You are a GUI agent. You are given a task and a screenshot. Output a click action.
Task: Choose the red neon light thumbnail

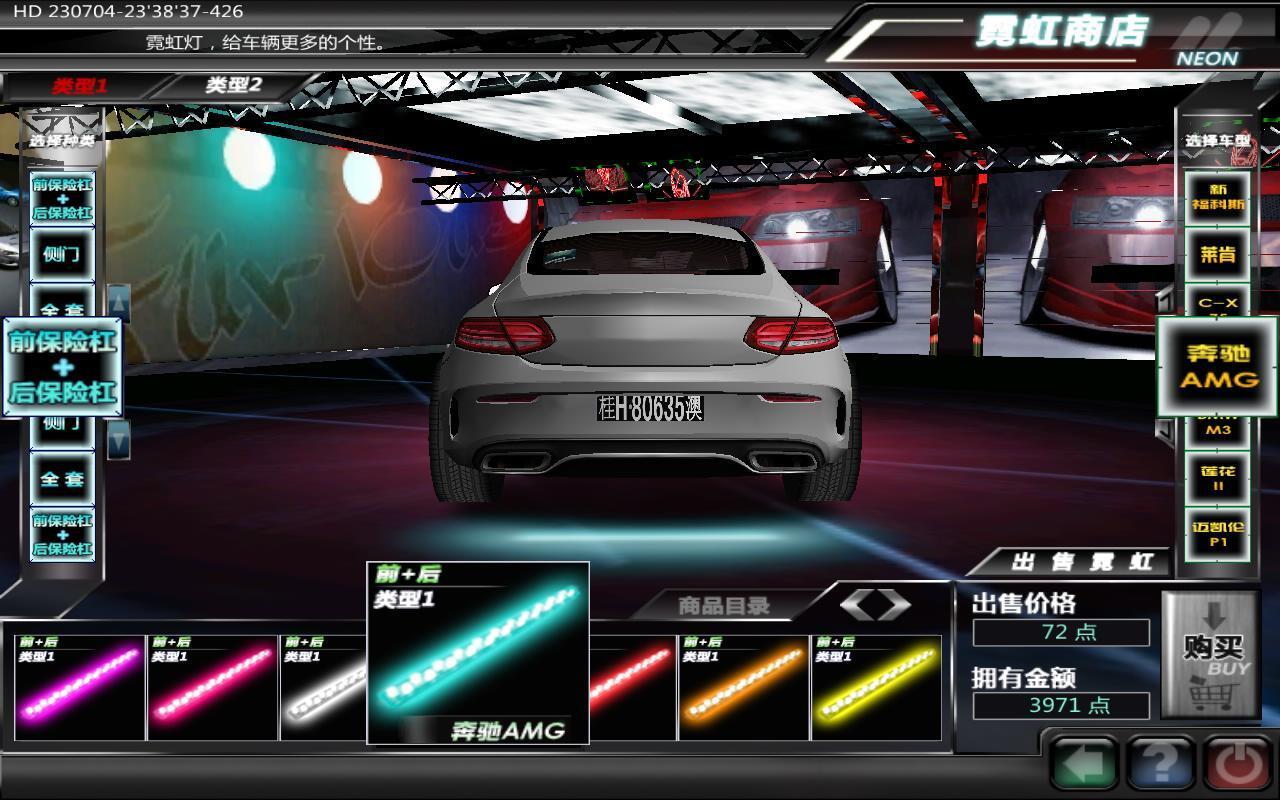631,687
